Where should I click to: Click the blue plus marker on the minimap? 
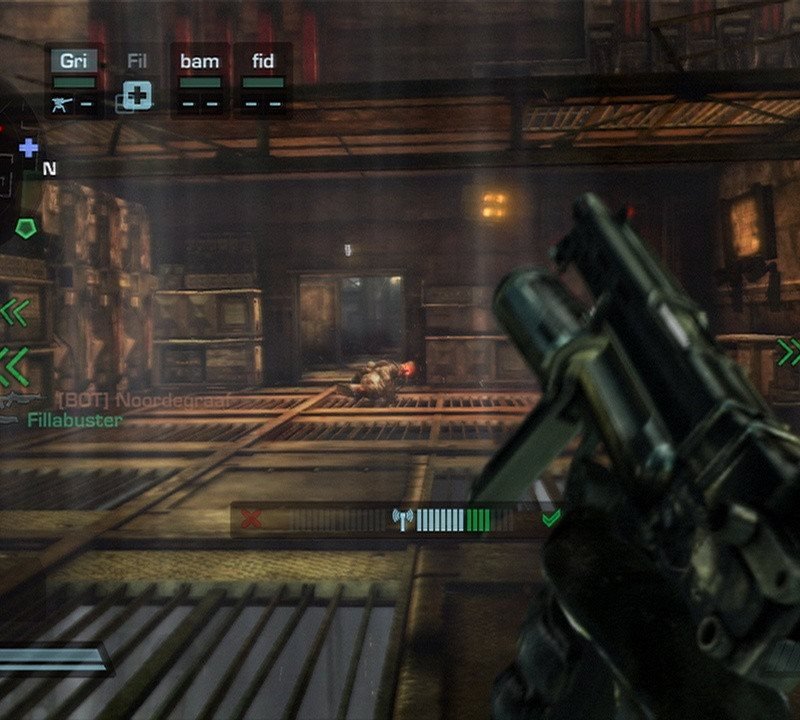coord(29,148)
